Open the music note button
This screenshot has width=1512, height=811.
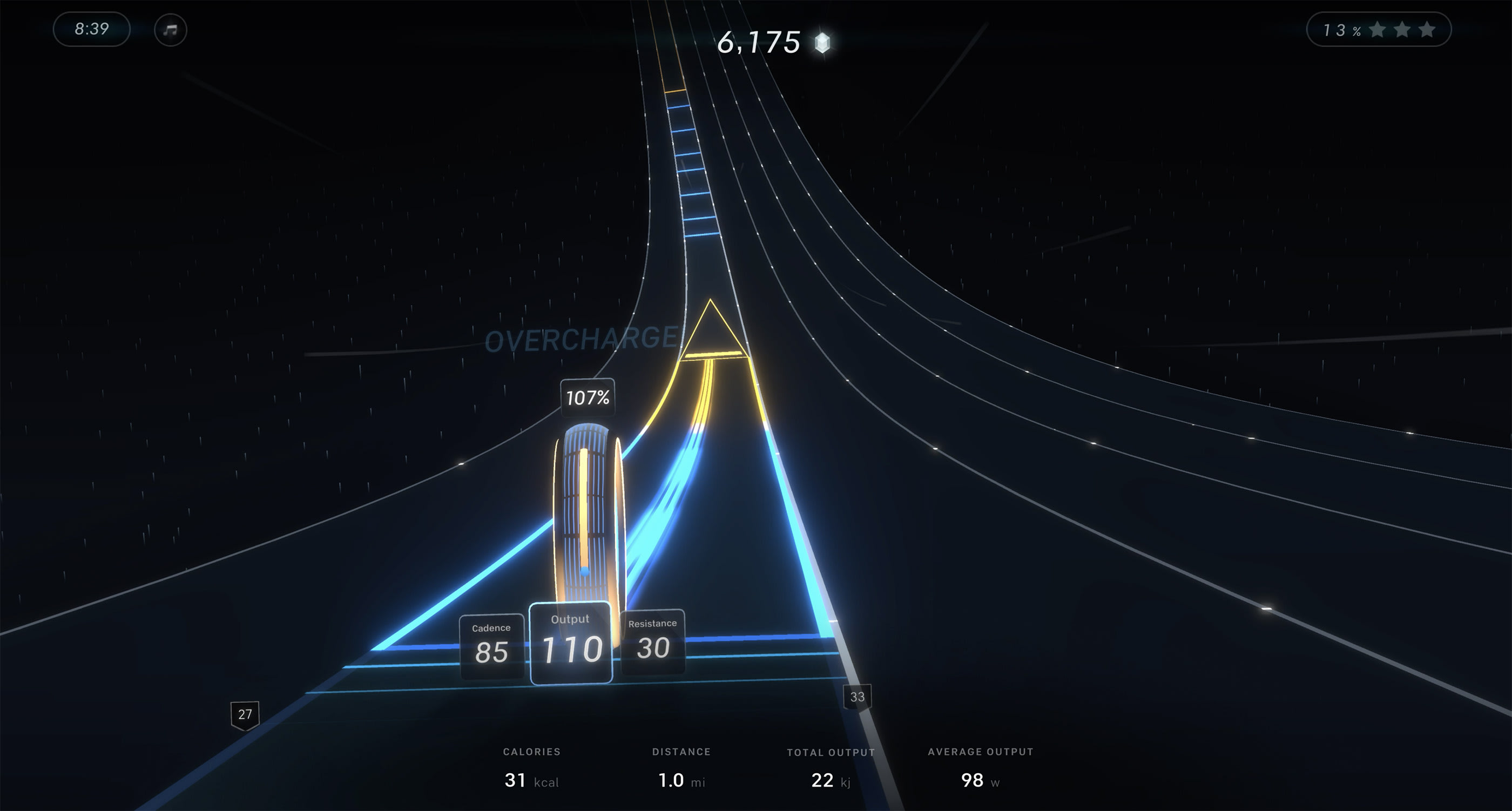170,29
